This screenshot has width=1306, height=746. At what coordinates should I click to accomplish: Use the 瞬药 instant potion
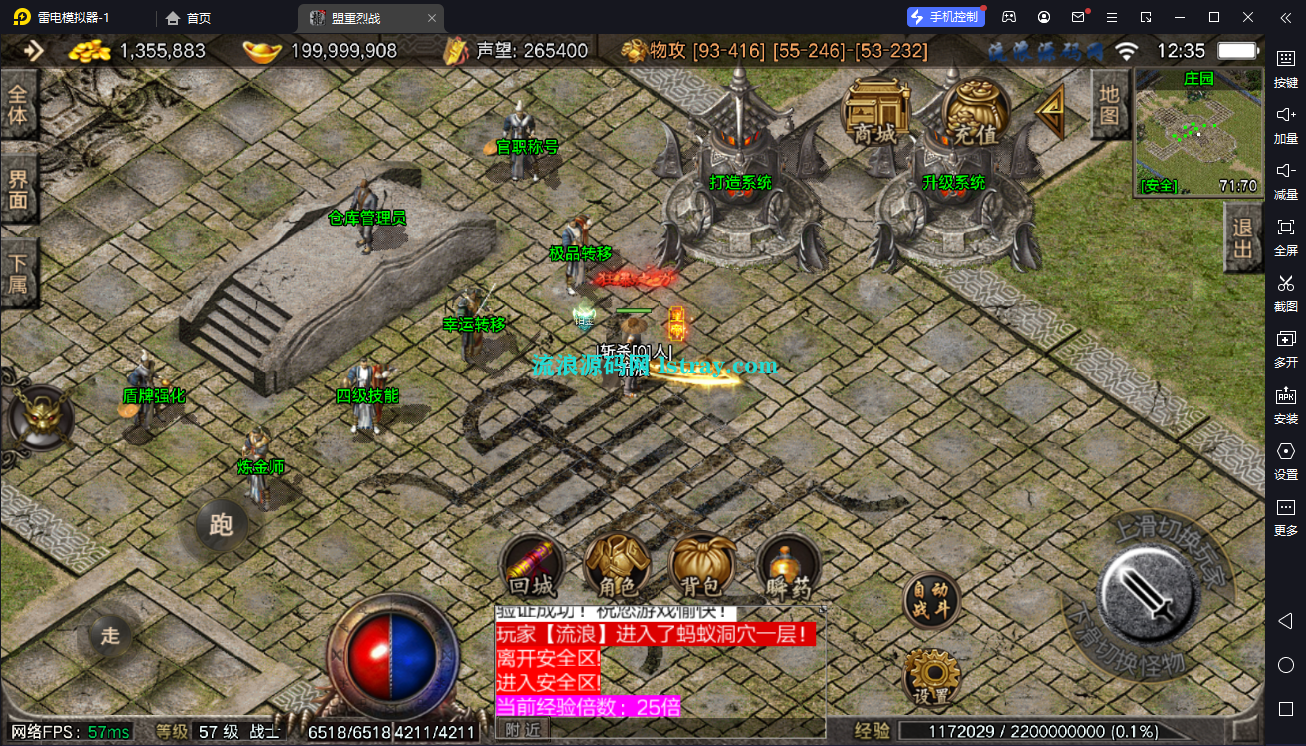click(x=788, y=566)
